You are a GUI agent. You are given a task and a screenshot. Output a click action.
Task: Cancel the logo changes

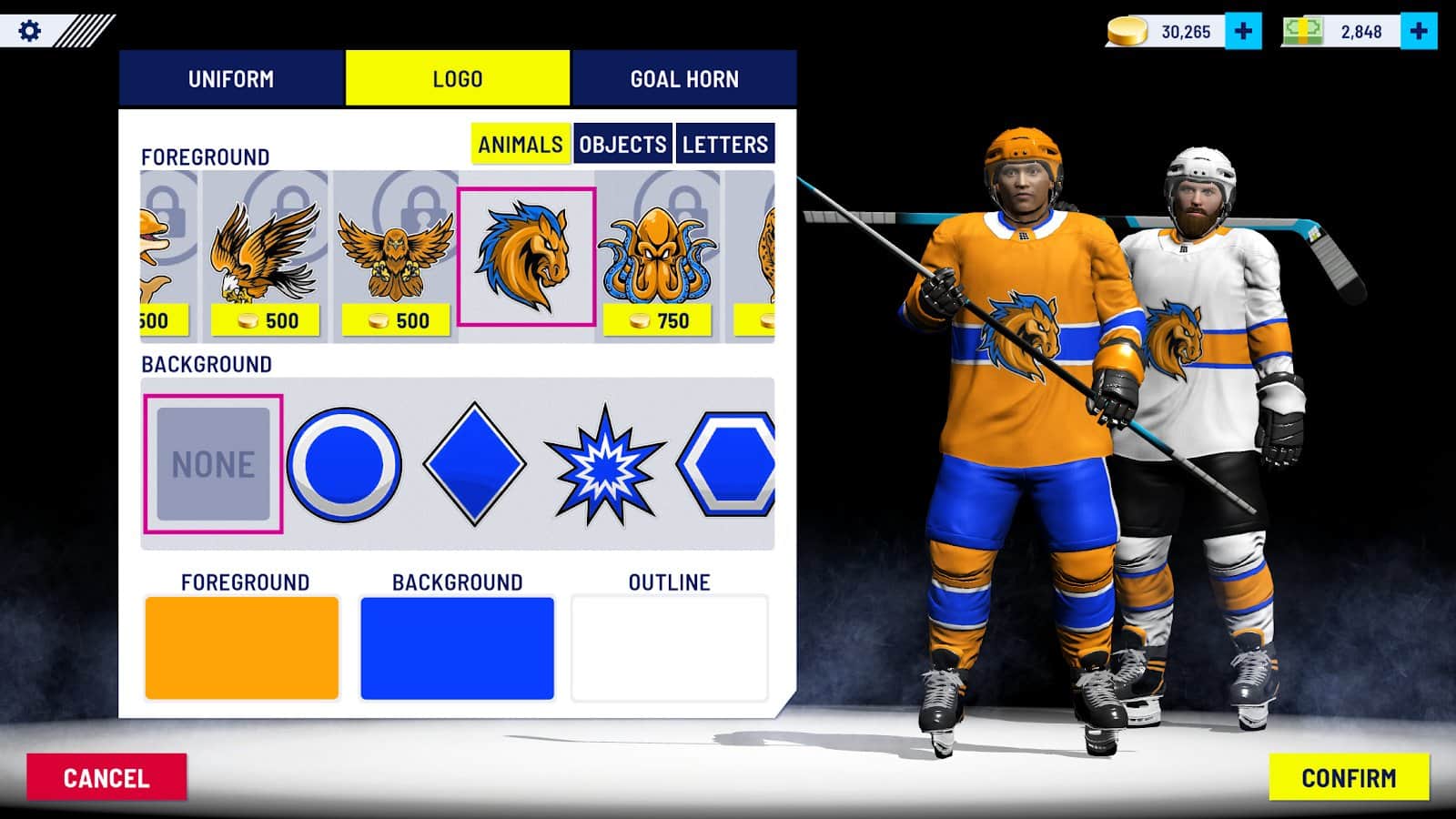coord(106,778)
